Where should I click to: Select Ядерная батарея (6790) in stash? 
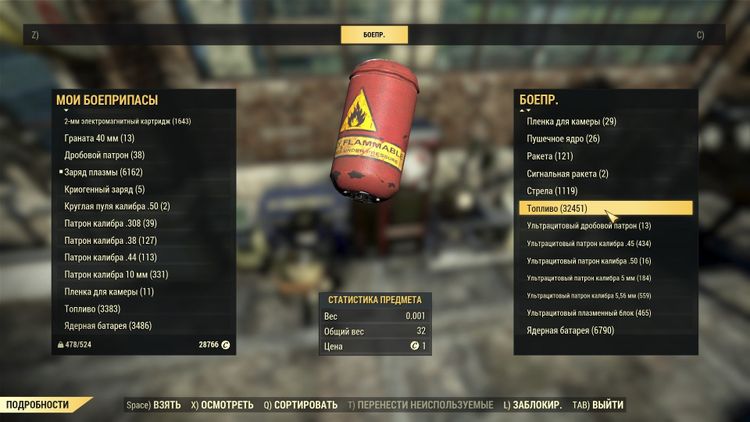click(570, 330)
